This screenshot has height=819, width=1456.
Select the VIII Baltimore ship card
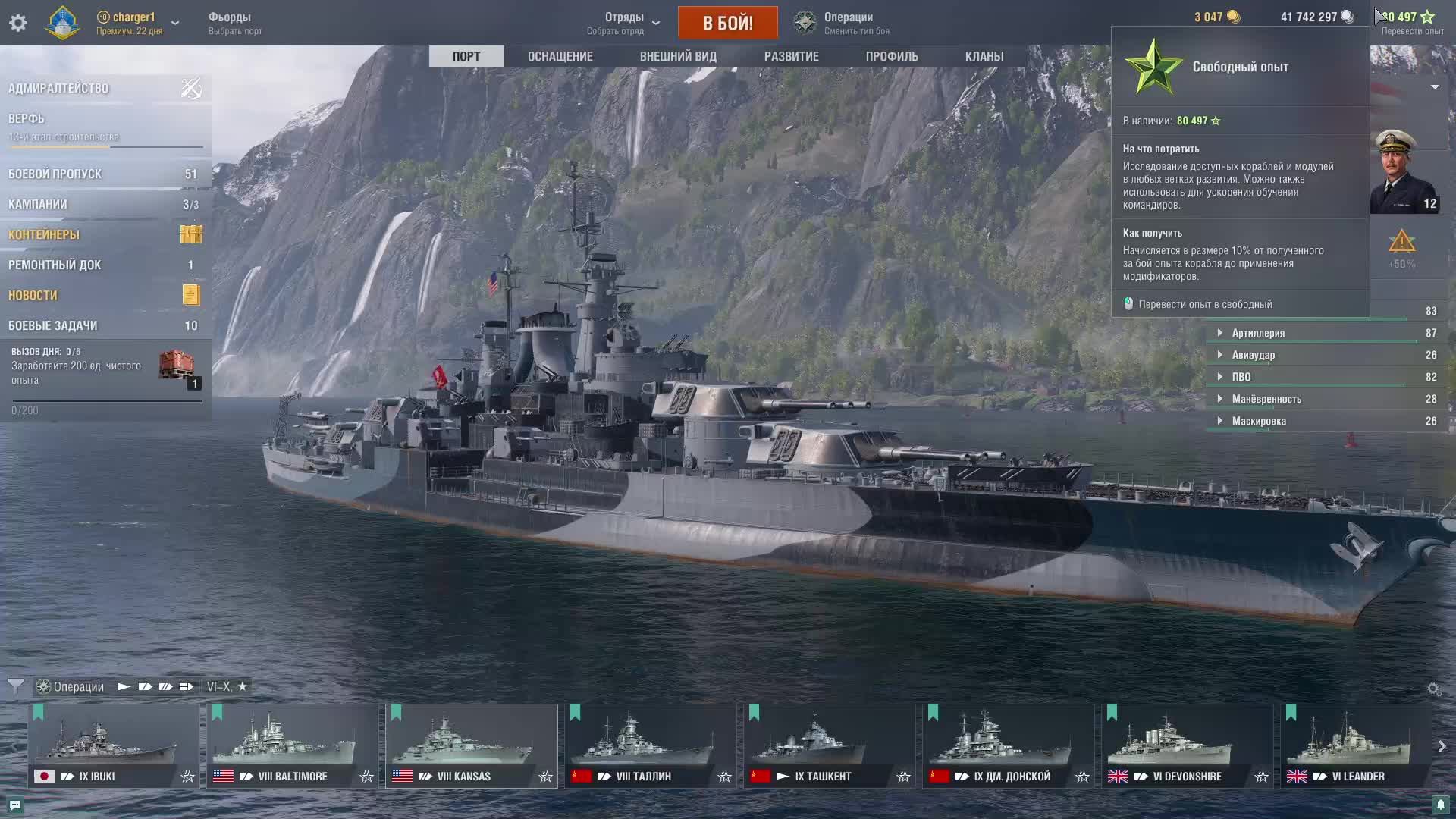(x=292, y=745)
